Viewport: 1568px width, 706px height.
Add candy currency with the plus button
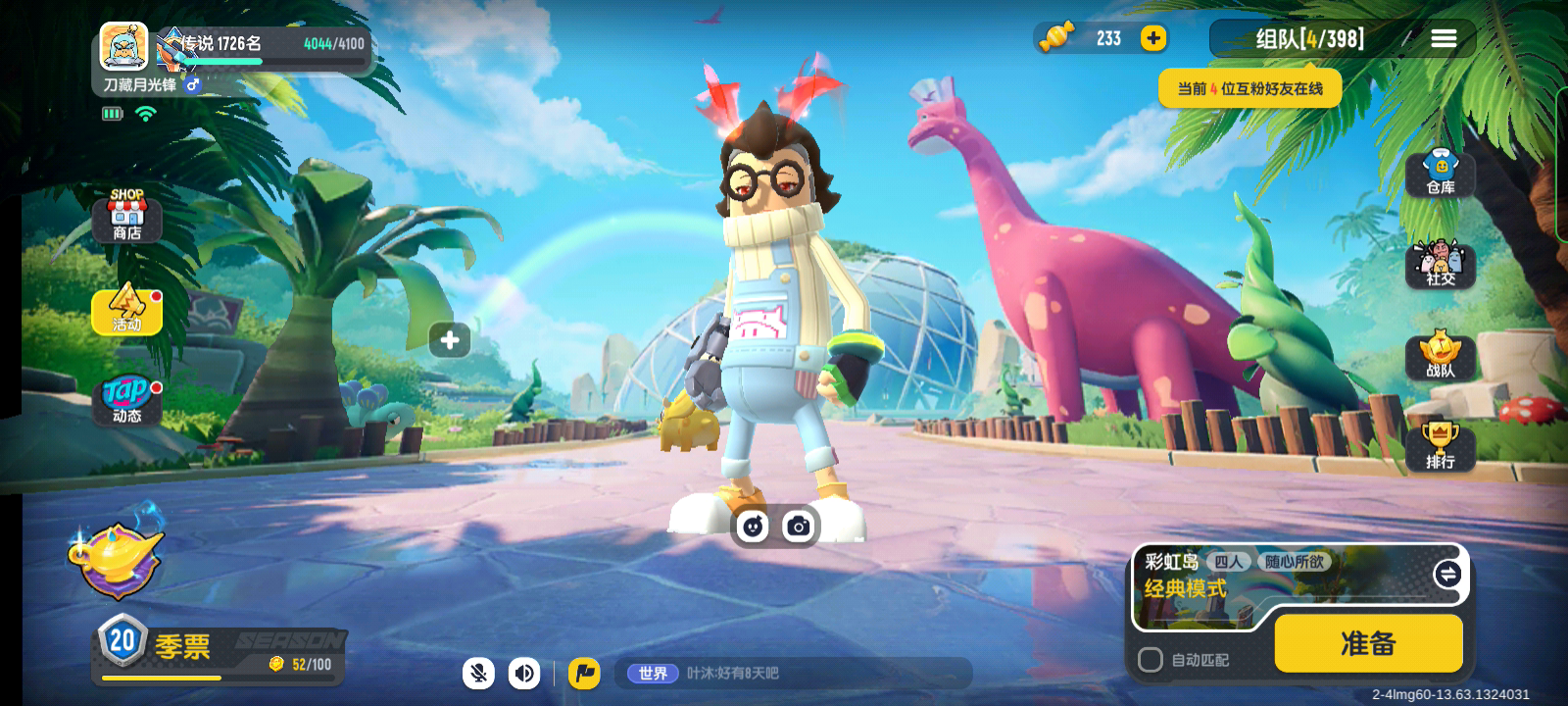point(1153,38)
